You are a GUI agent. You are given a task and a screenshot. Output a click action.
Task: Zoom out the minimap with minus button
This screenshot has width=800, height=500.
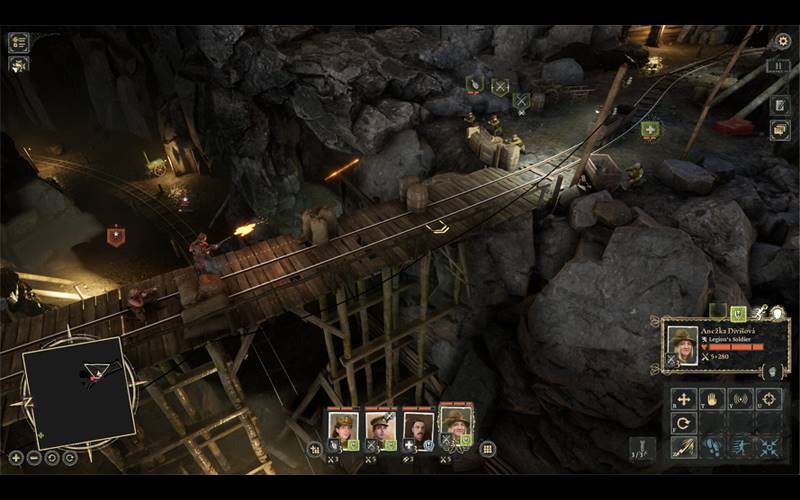[x=34, y=458]
